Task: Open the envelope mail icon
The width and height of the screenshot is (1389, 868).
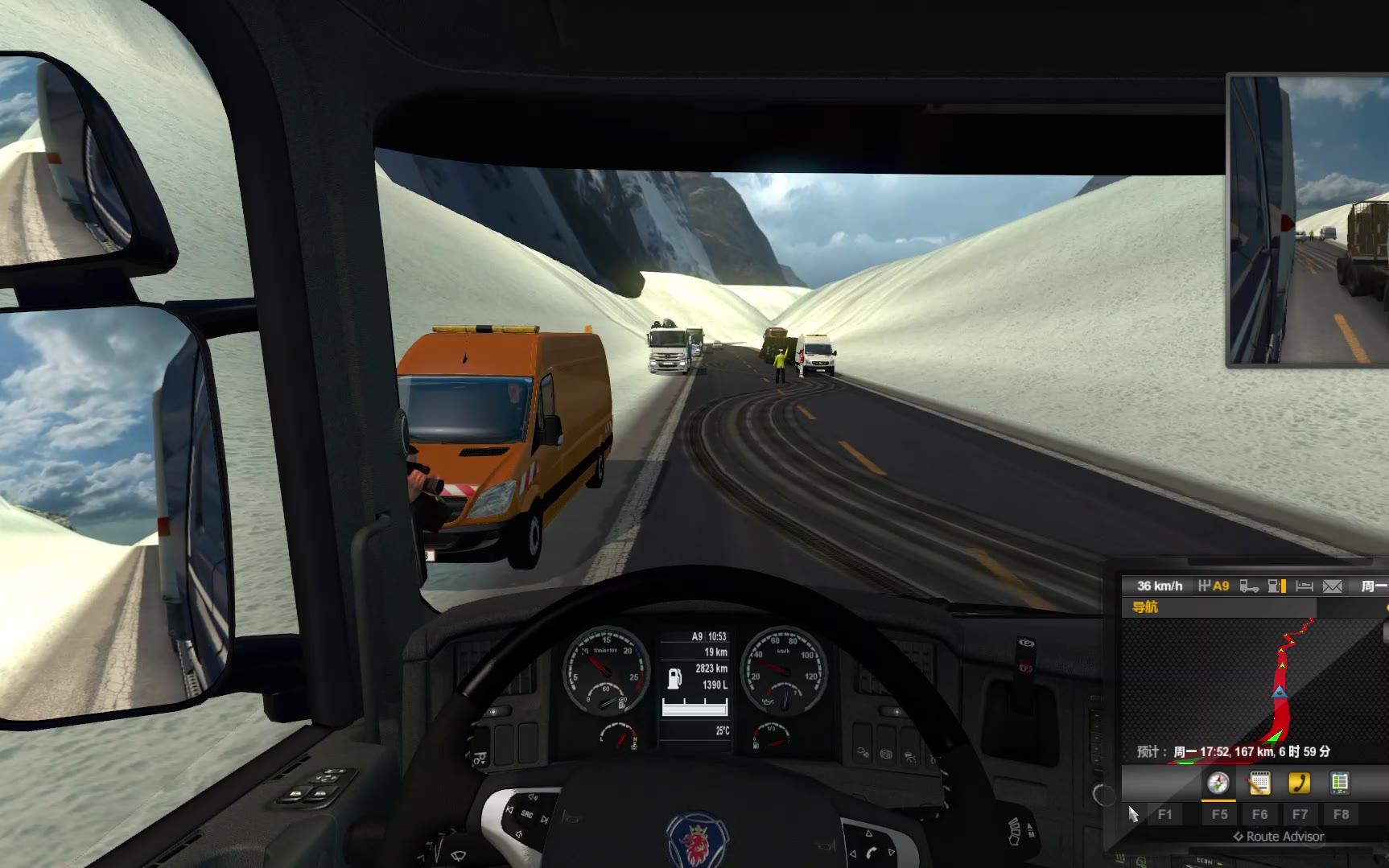Action: click(1333, 586)
